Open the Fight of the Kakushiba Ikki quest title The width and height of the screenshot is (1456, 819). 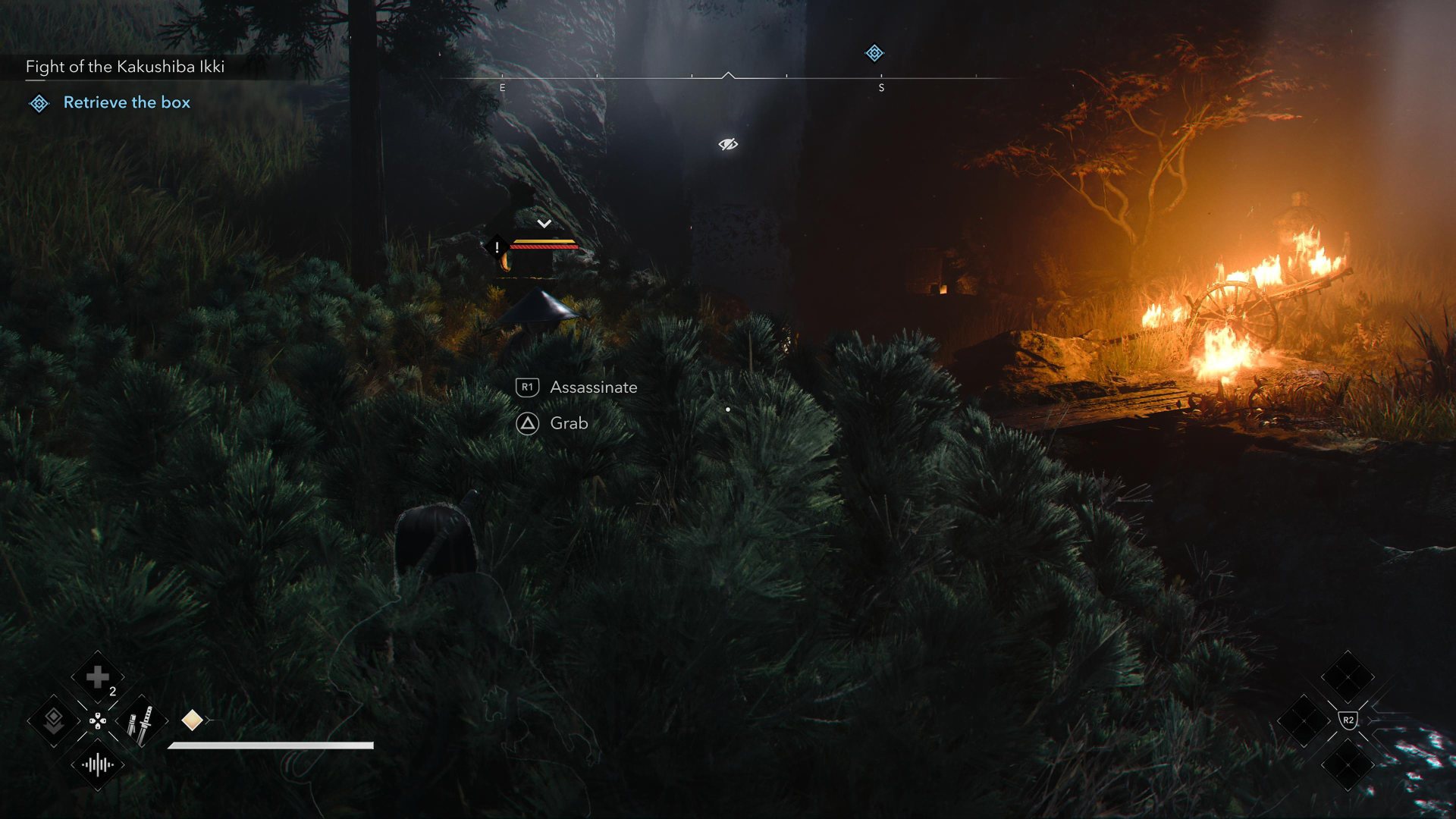click(x=125, y=67)
